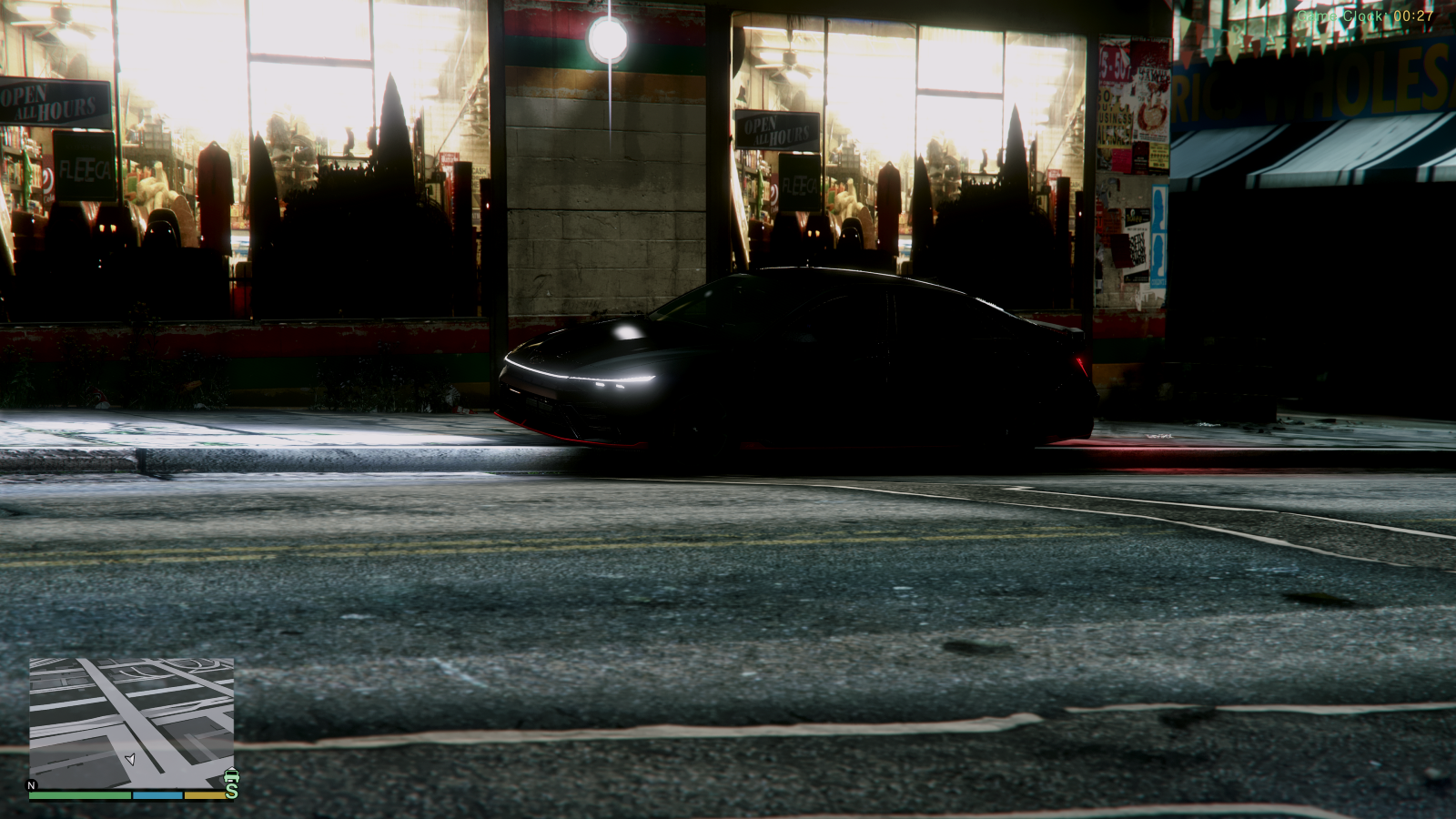
Task: Click the blue stamina bar under the minimap
Action: [157, 795]
